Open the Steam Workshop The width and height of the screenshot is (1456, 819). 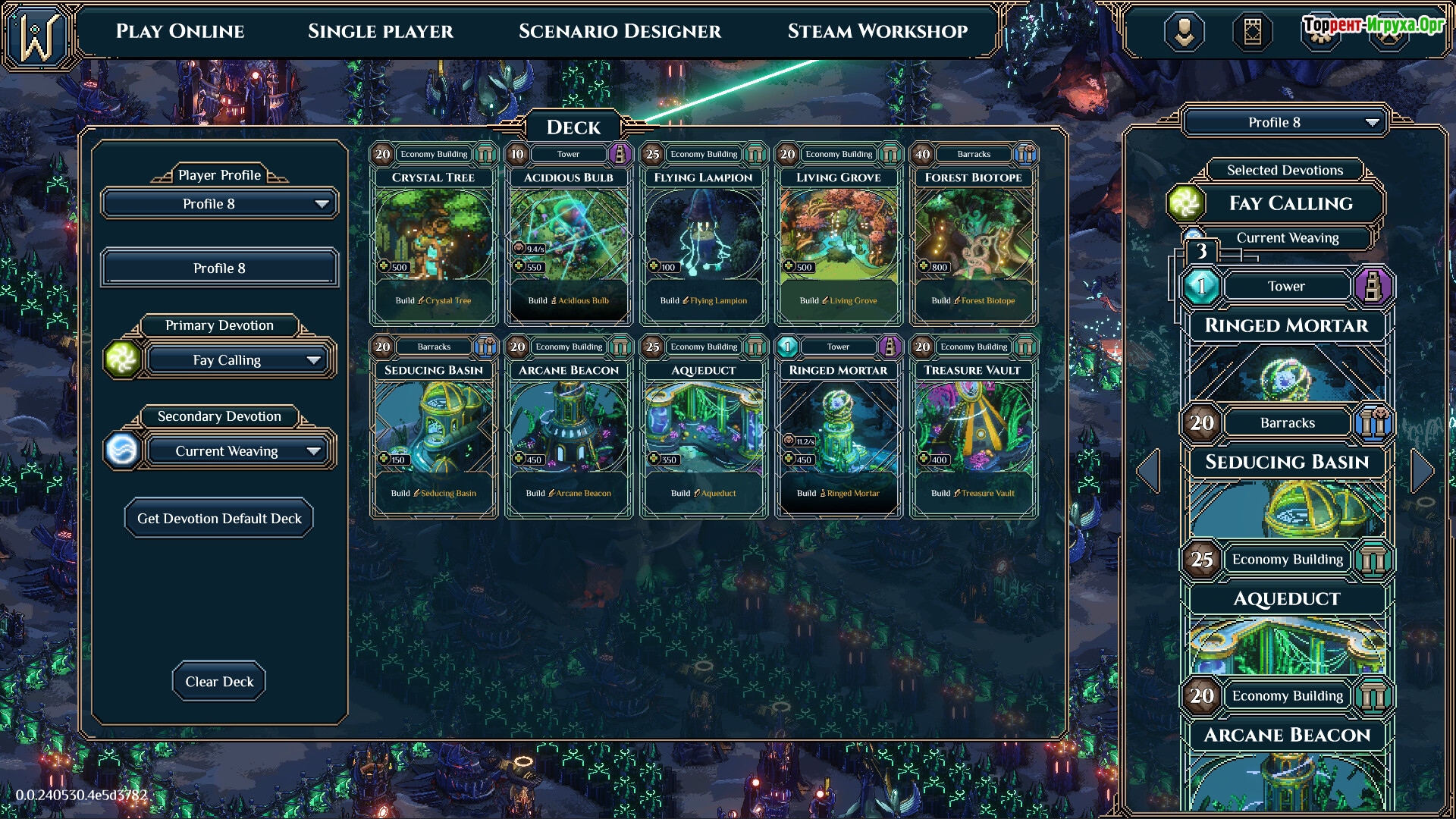(x=877, y=31)
